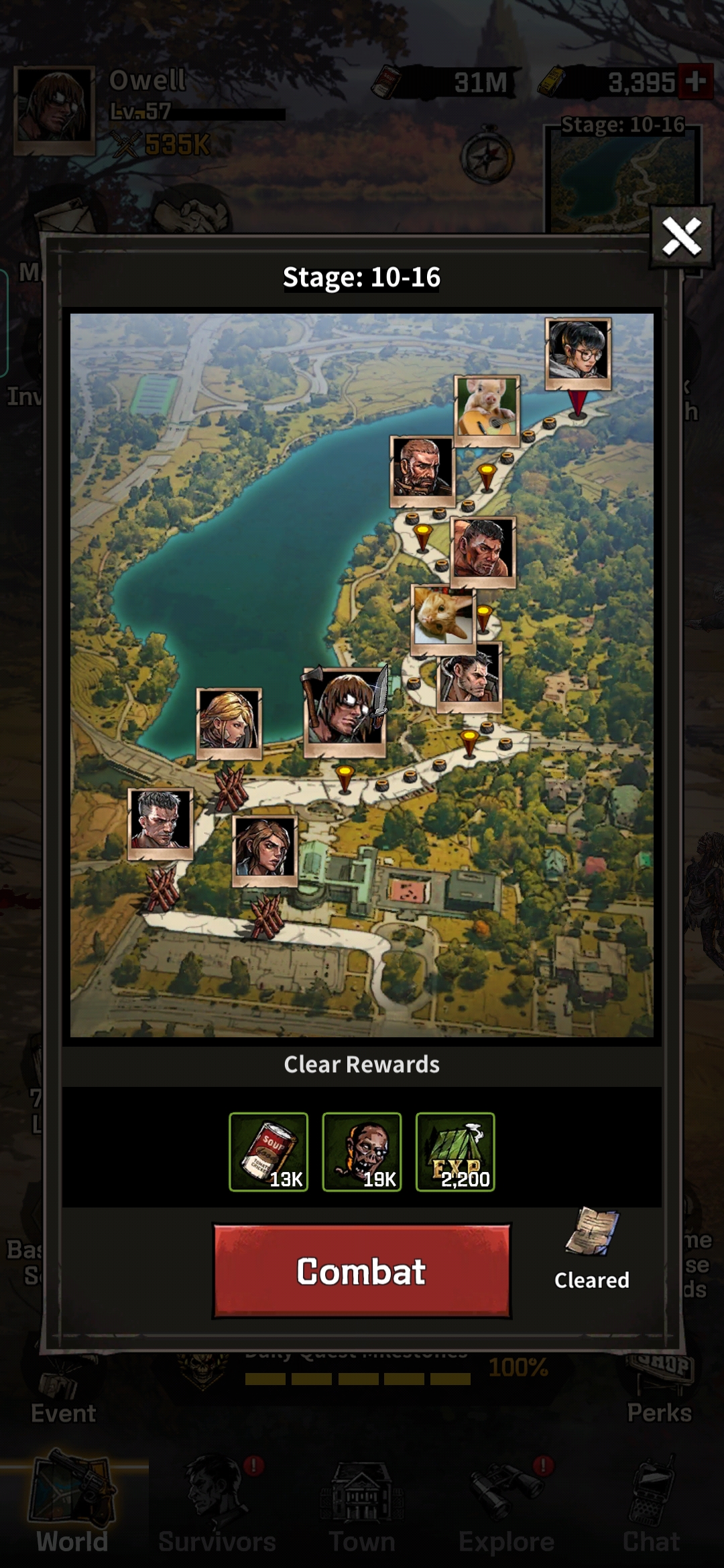
Task: Select the pig with guitar map portrait
Action: (487, 407)
